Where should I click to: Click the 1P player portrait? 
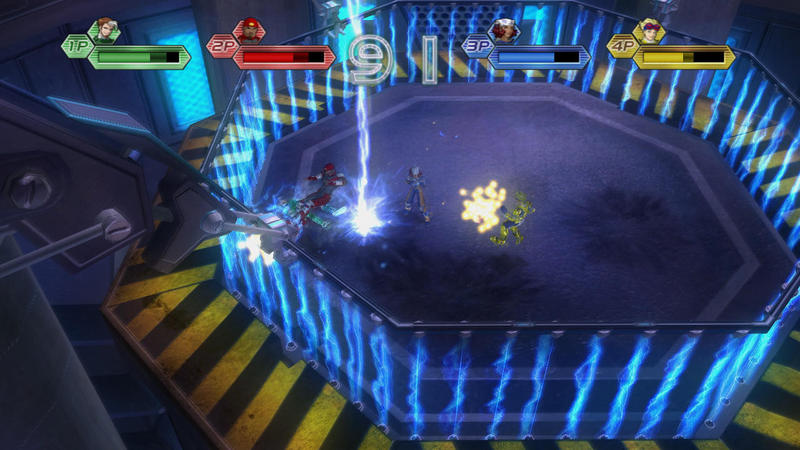pos(104,31)
